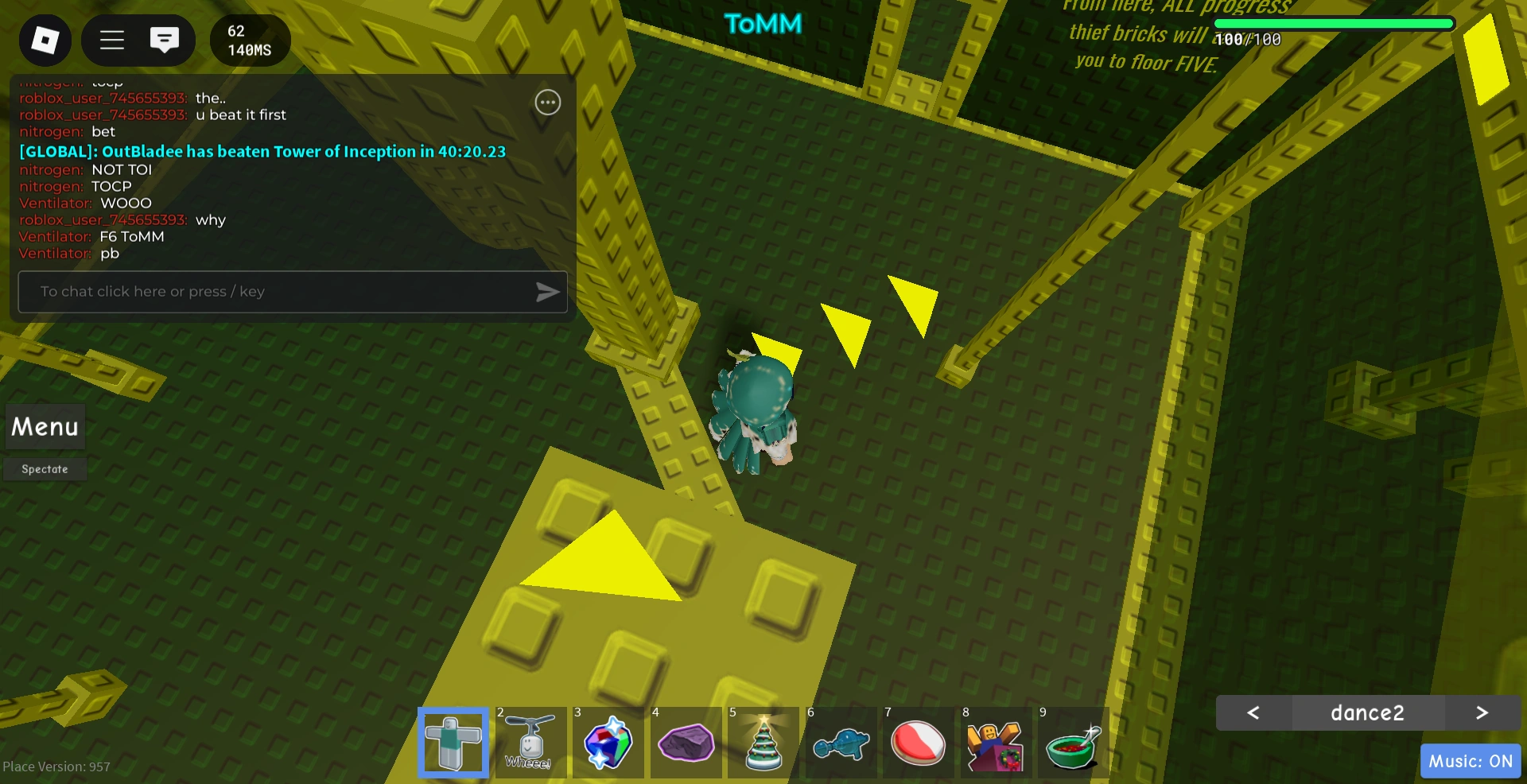Equip the purple rock from slot 4
Image resolution: width=1527 pixels, height=784 pixels.
(686, 743)
